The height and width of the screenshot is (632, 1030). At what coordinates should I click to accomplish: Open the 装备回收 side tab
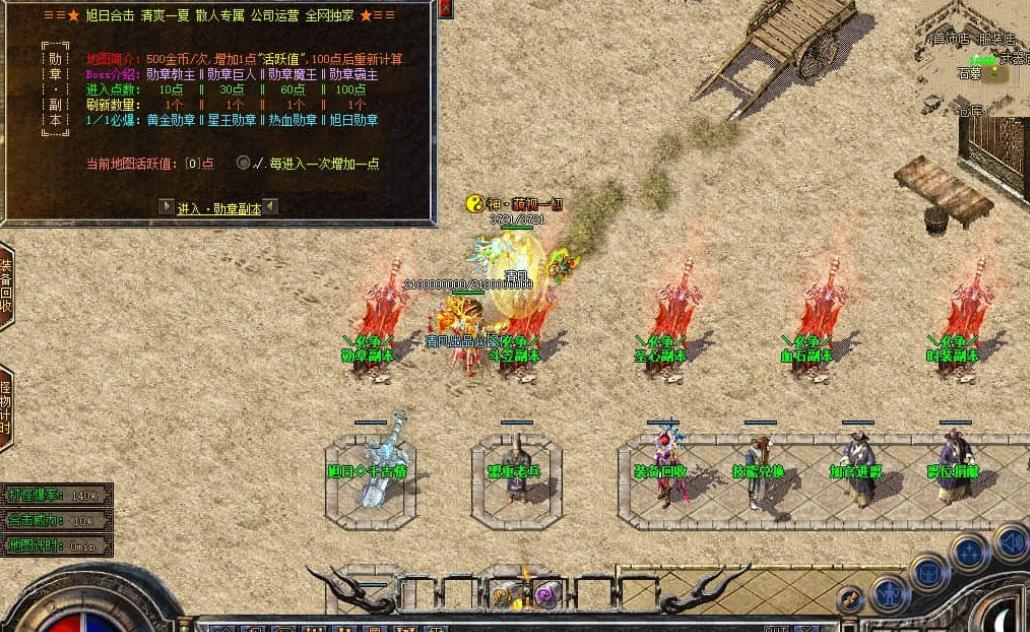pos(6,286)
